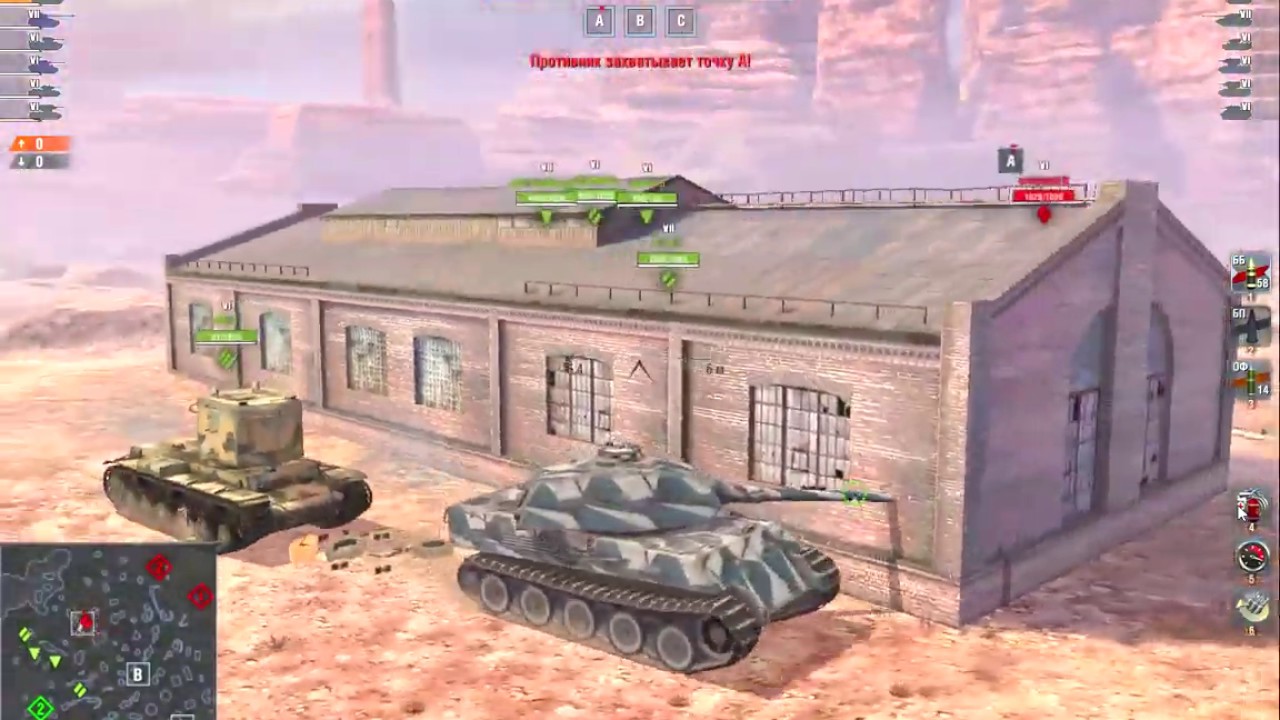Select the B base marker on the minimap
Screen dimensions: 1280x720
(136, 675)
